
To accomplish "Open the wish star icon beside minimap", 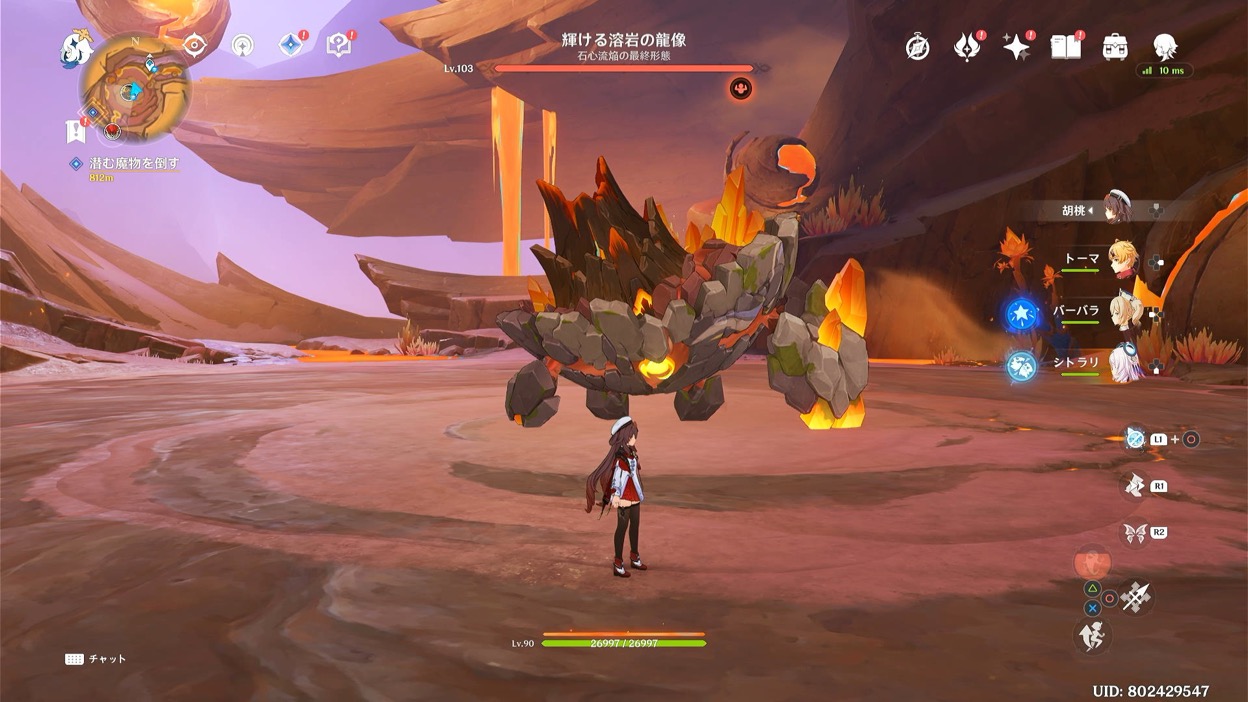I will click(242, 46).
